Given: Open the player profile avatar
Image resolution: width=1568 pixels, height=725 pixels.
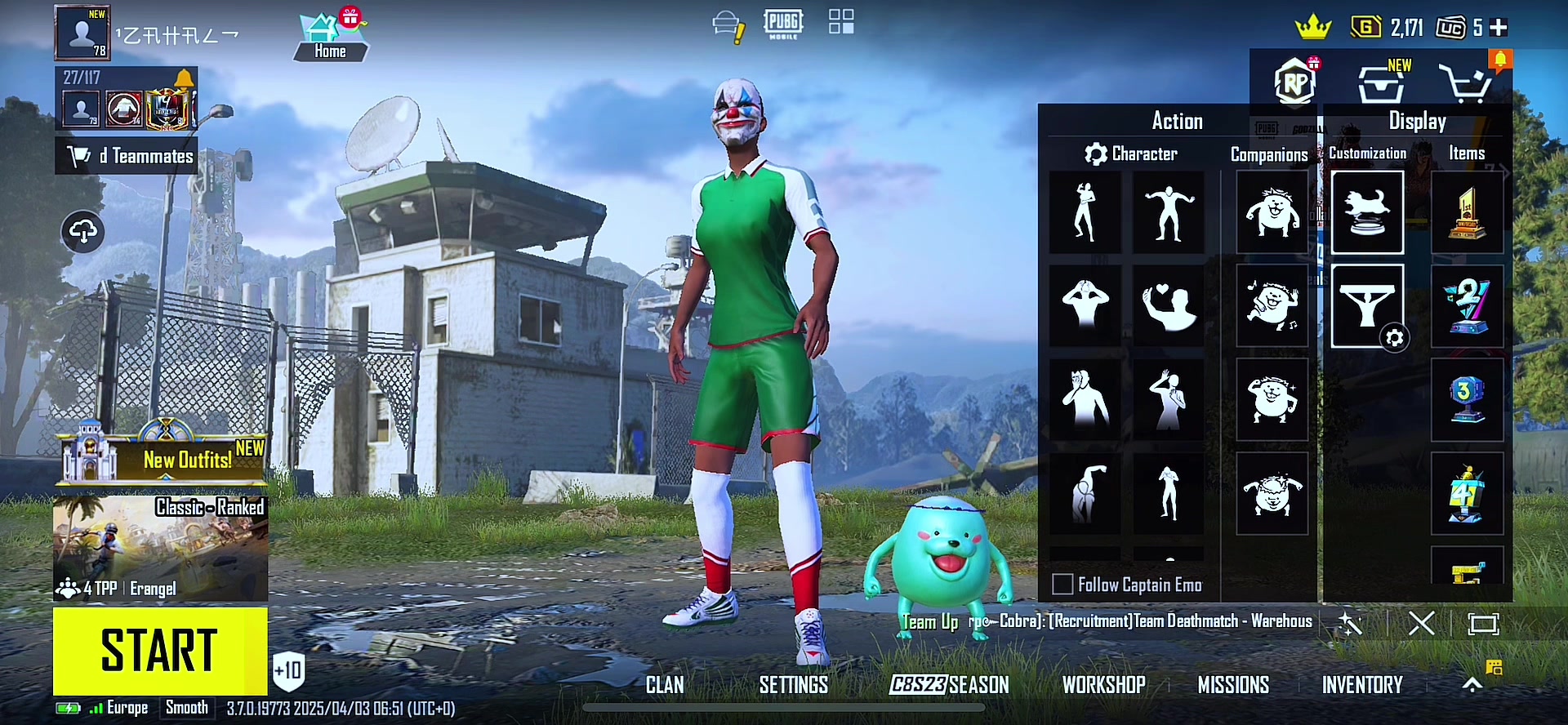Looking at the screenshot, I should 82,33.
